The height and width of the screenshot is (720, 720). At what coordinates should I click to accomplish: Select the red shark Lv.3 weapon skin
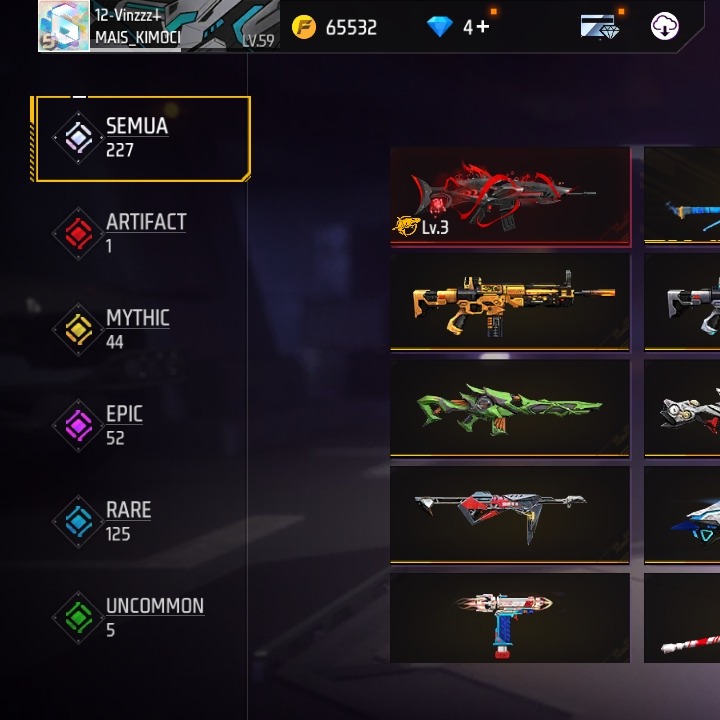point(510,196)
